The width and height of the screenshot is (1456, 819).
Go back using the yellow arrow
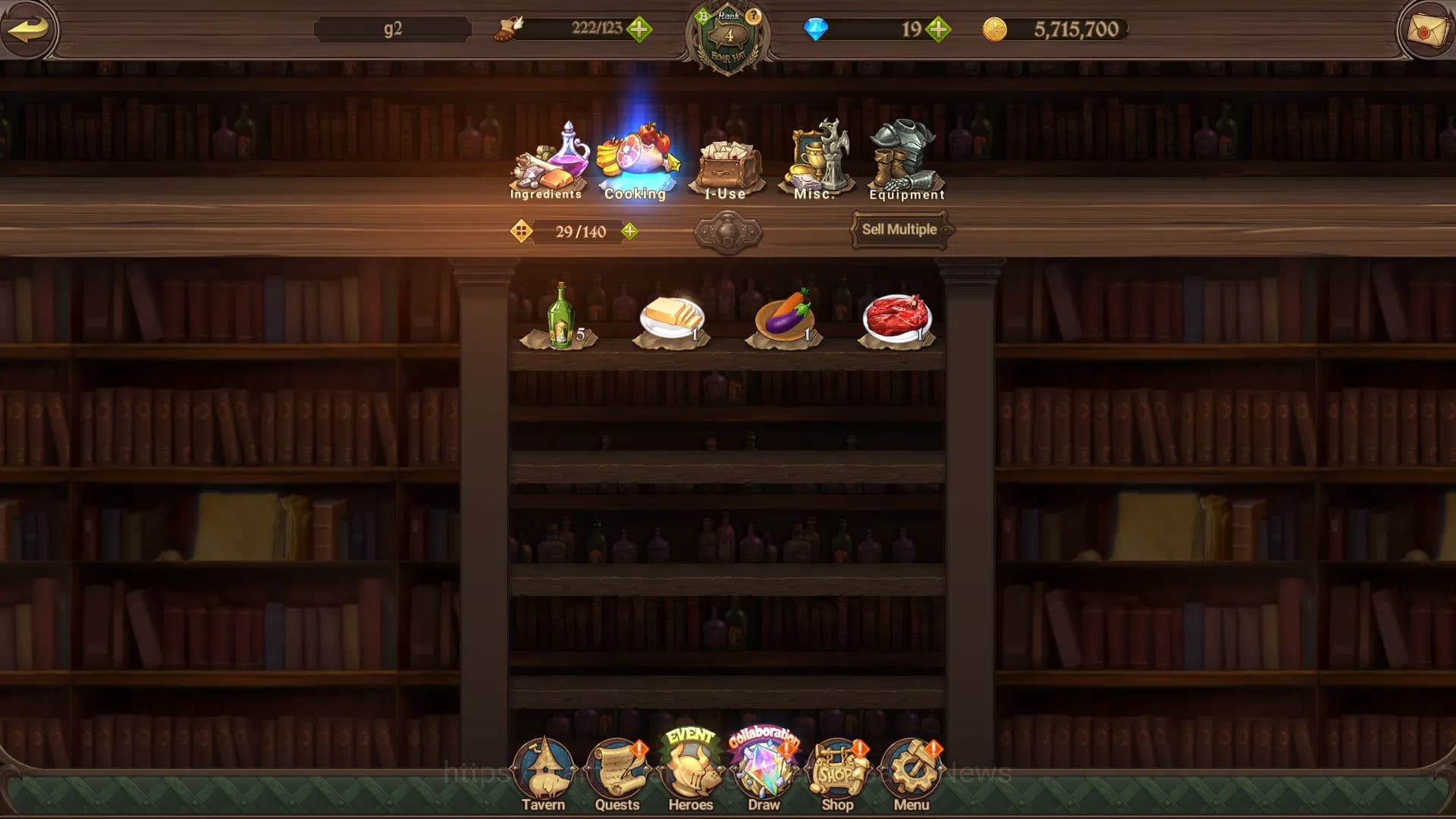(x=28, y=30)
